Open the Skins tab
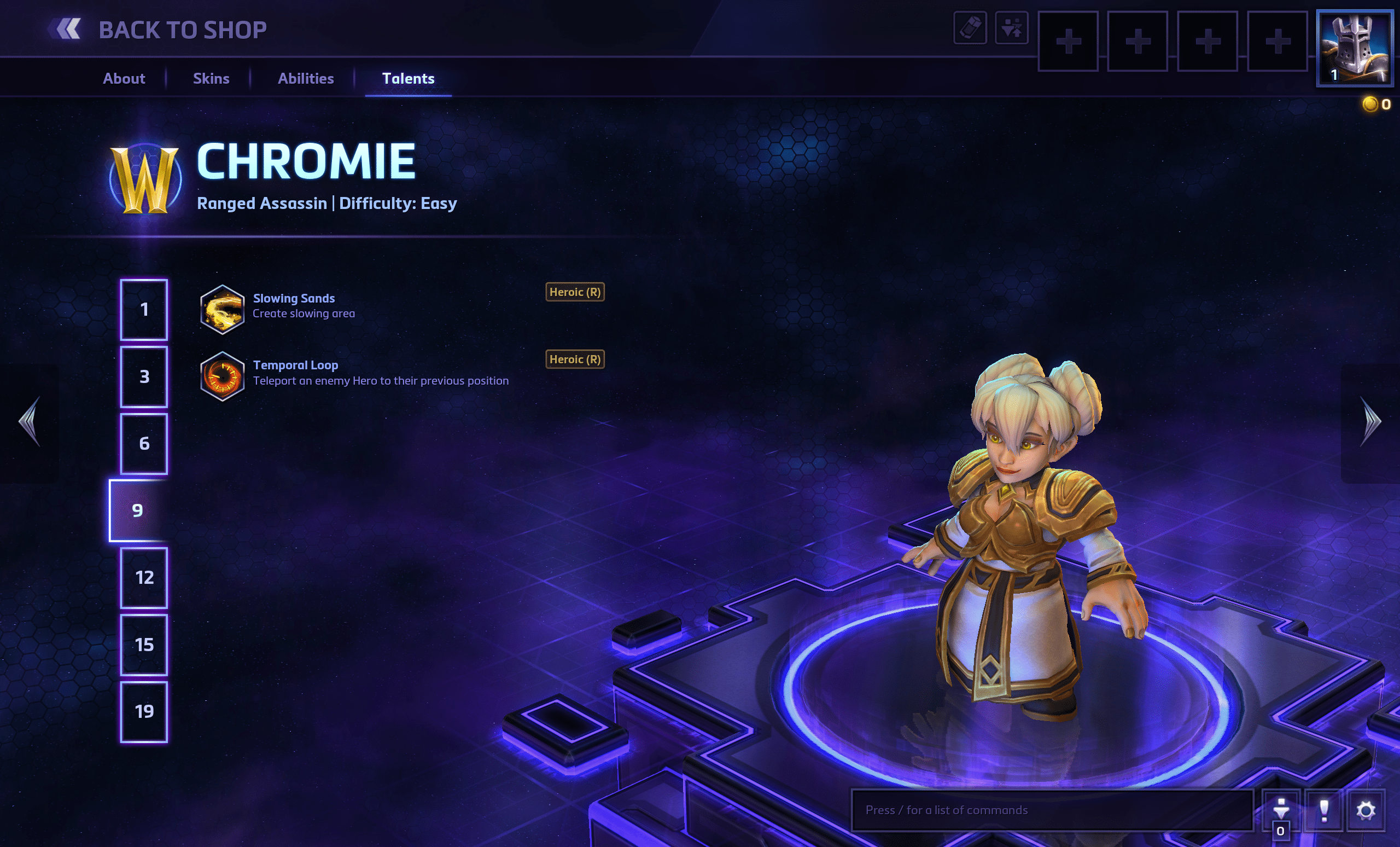This screenshot has width=1400, height=847. click(x=211, y=78)
